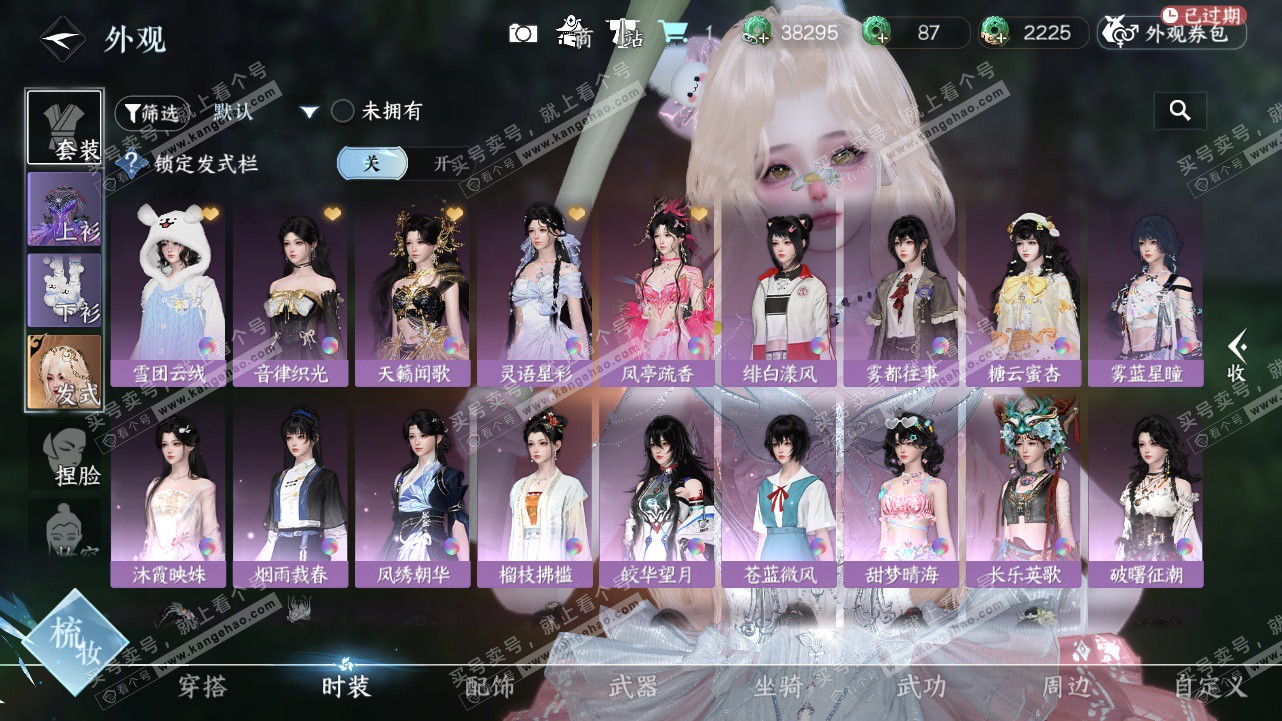Switch to the 坐骑 bottom tab

(778, 686)
